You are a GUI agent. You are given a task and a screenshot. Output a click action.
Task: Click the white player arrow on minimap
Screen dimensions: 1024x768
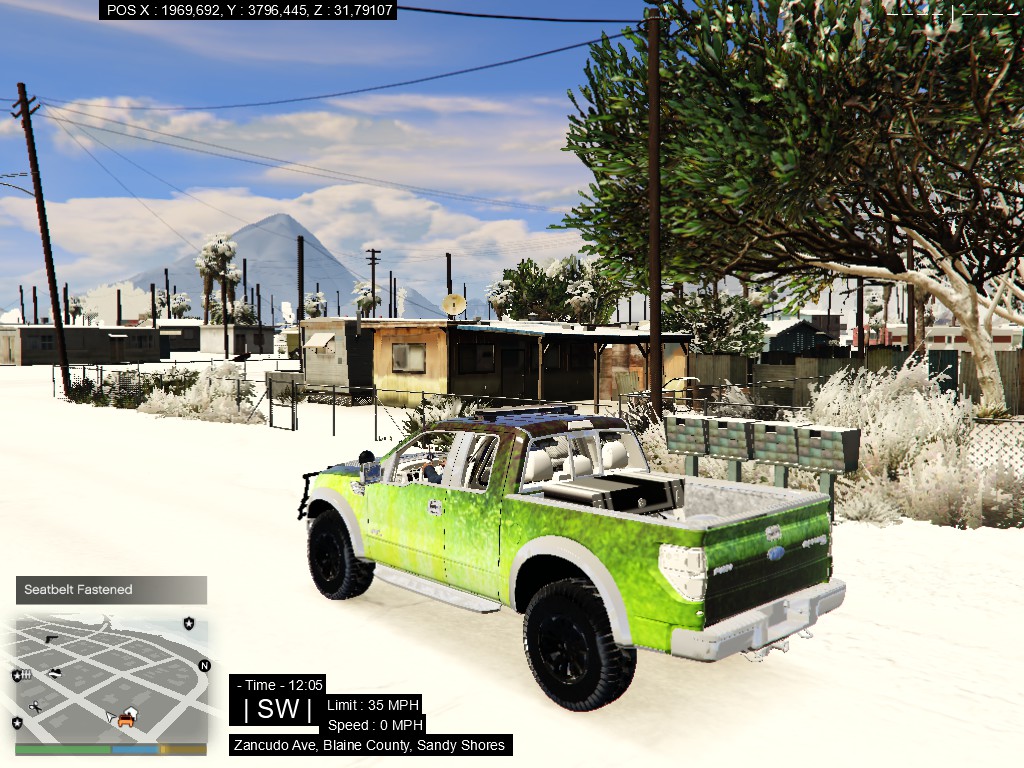click(112, 716)
